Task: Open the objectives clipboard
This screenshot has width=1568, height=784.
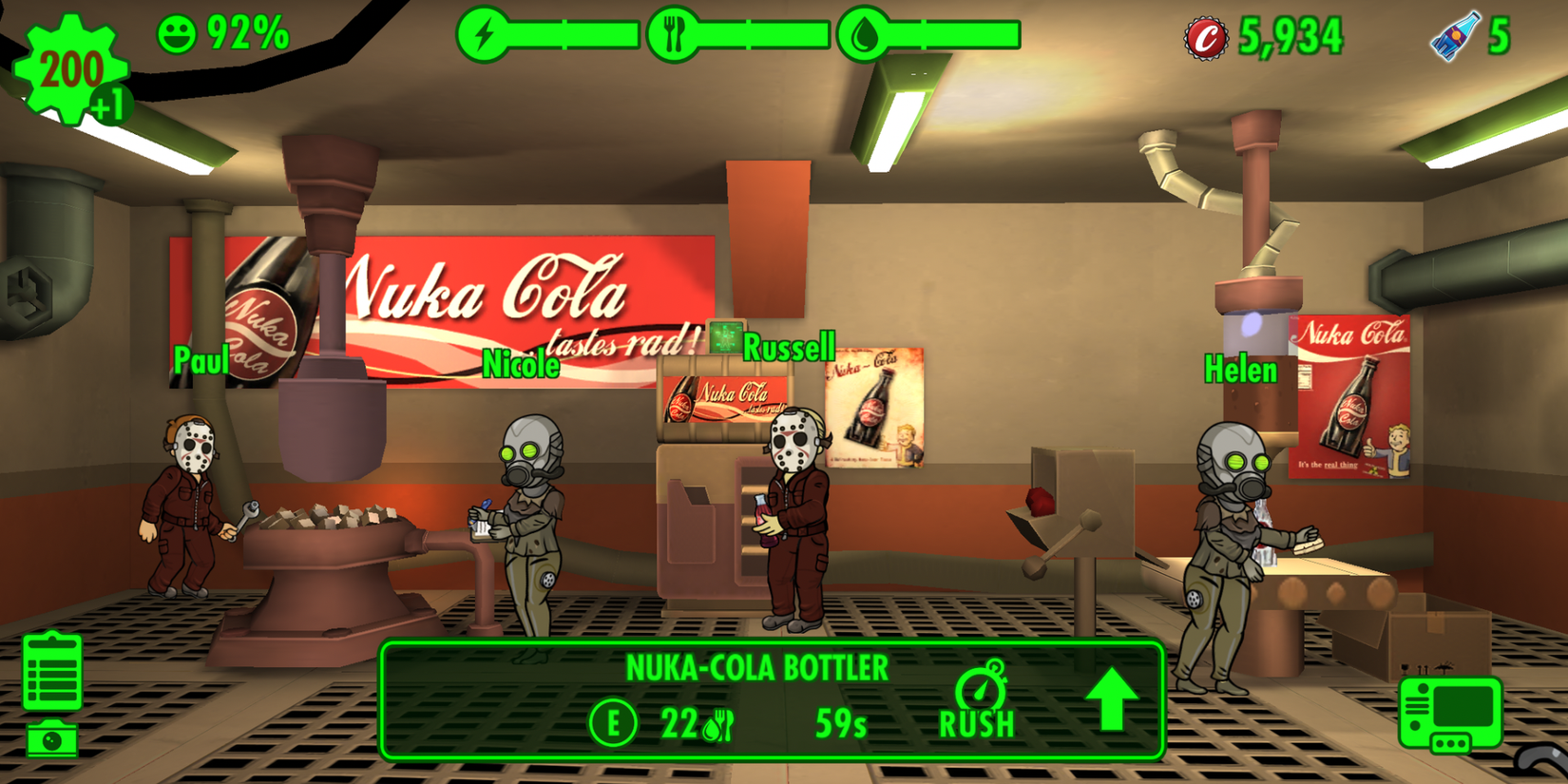Action: [54, 671]
